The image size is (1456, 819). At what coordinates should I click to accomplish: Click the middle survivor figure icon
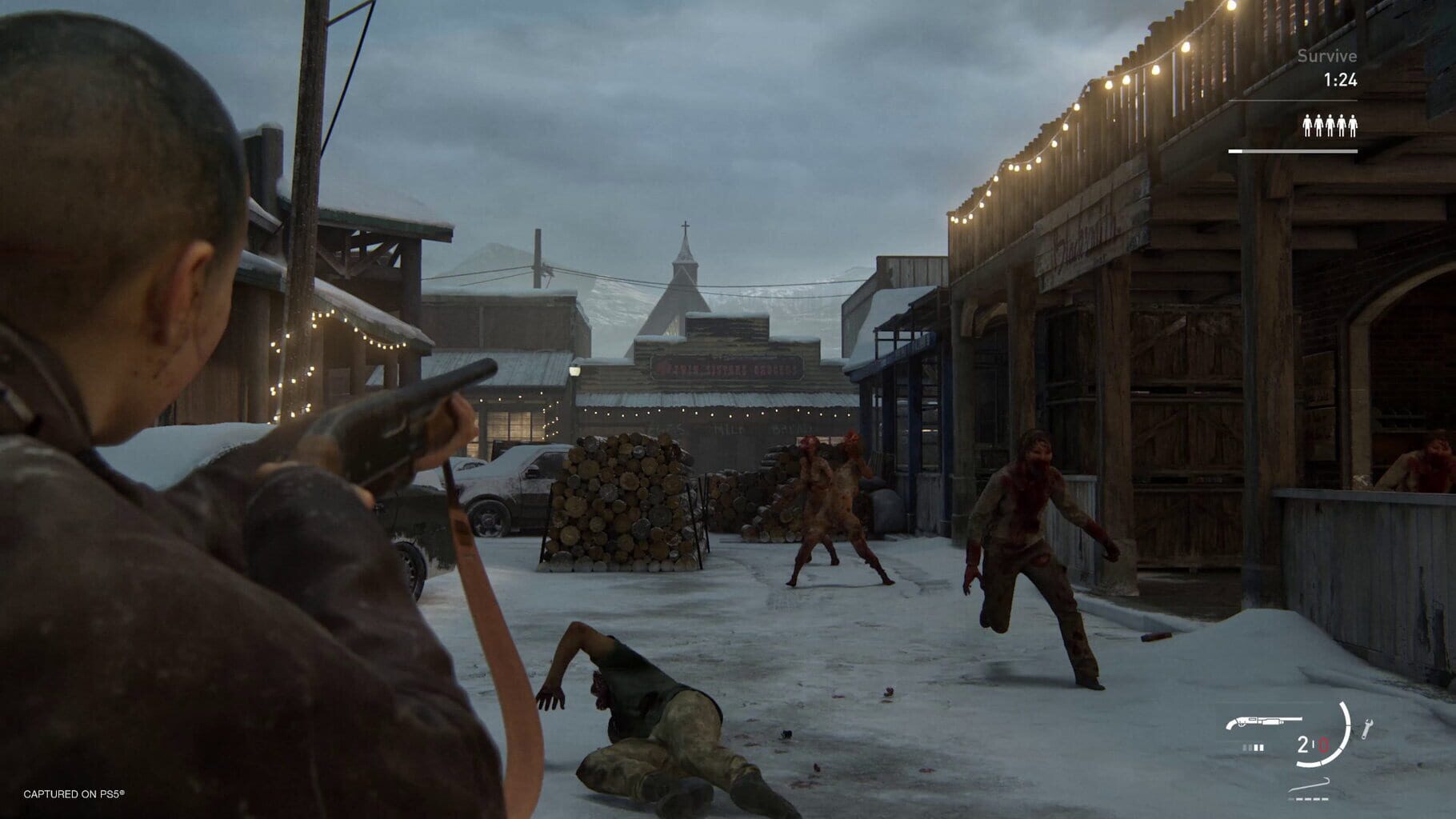pos(1330,126)
